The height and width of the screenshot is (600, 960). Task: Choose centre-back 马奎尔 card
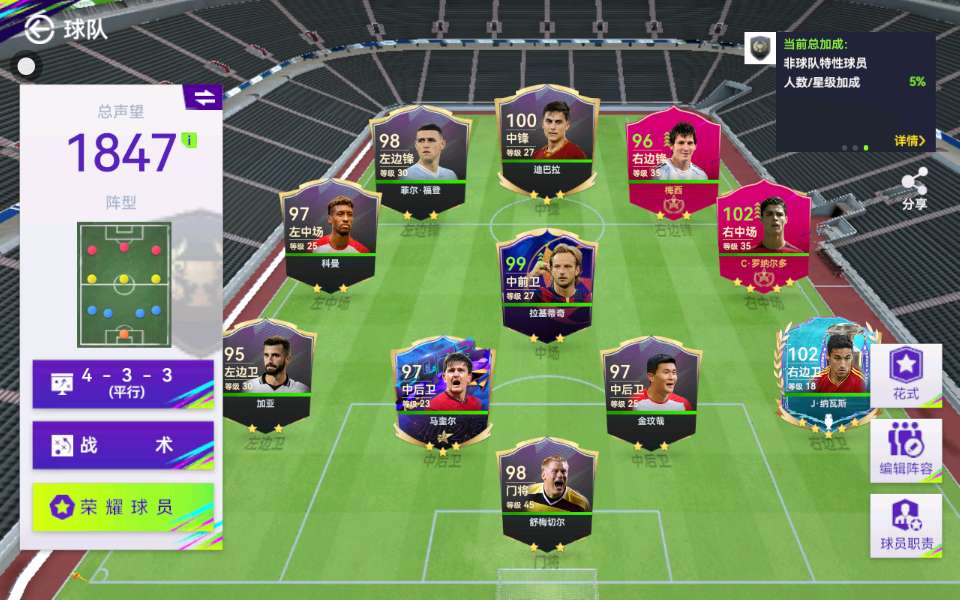[443, 392]
